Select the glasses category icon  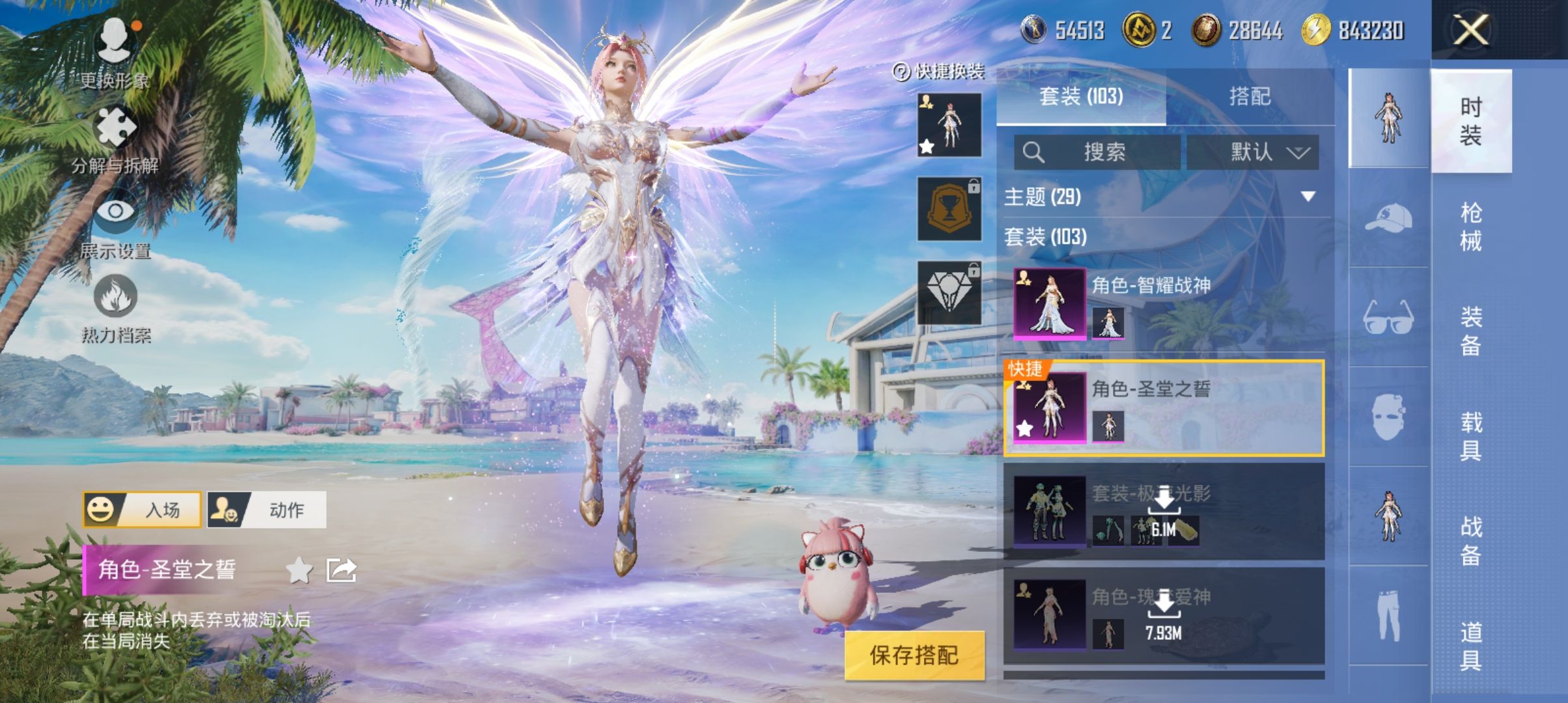click(x=1388, y=318)
